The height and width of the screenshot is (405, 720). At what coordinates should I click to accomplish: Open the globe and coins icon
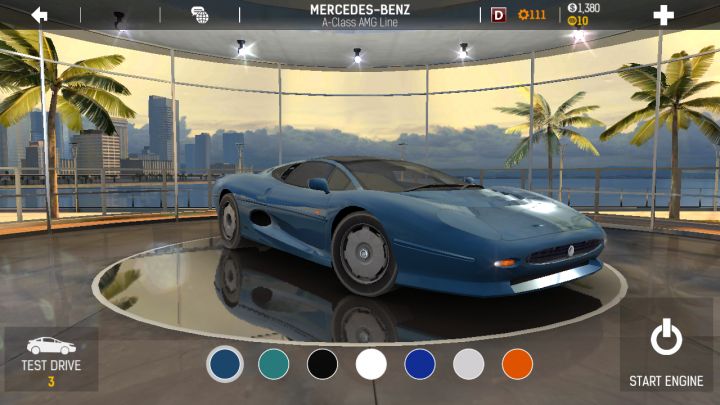coord(200,15)
